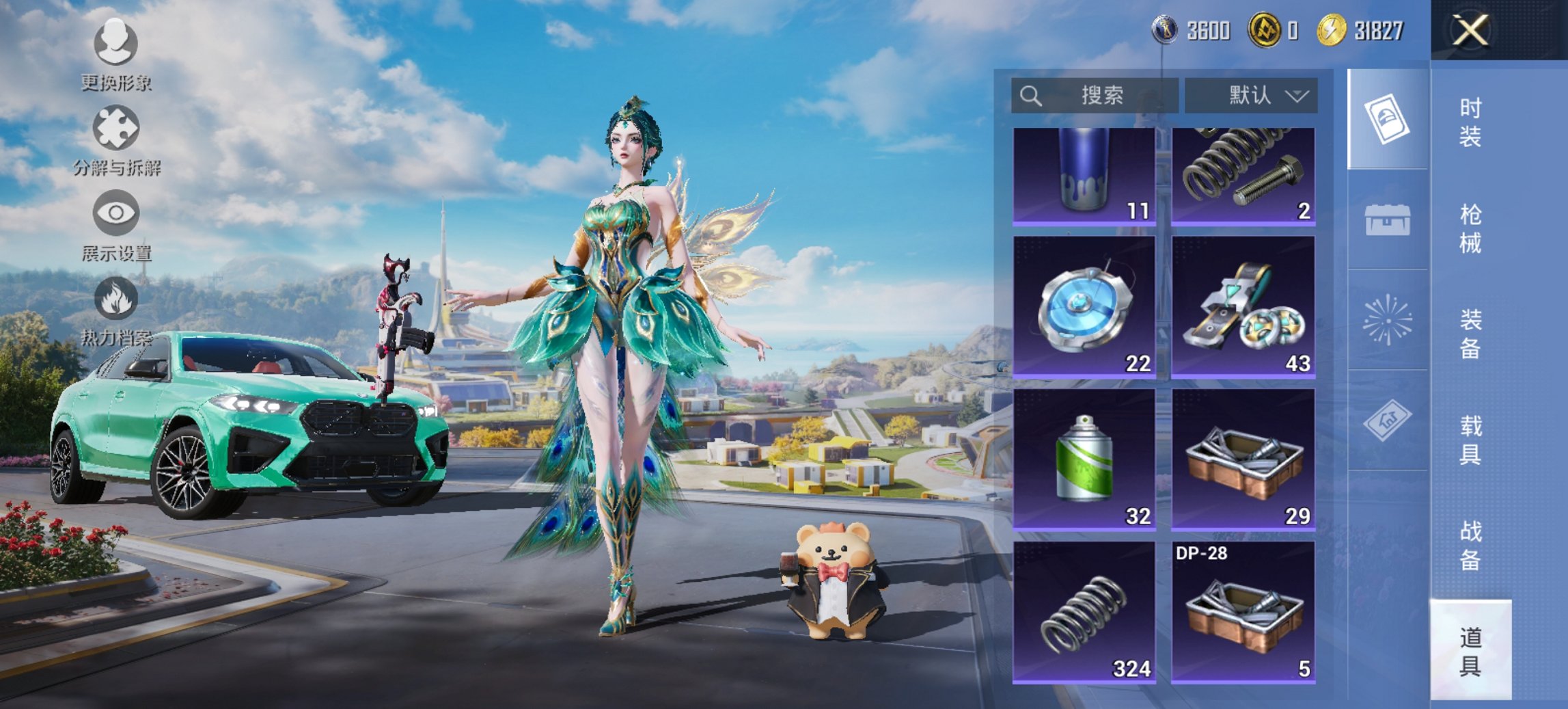The height and width of the screenshot is (709, 1568).
Task: Click the 搜索 search box
Action: point(1095,95)
